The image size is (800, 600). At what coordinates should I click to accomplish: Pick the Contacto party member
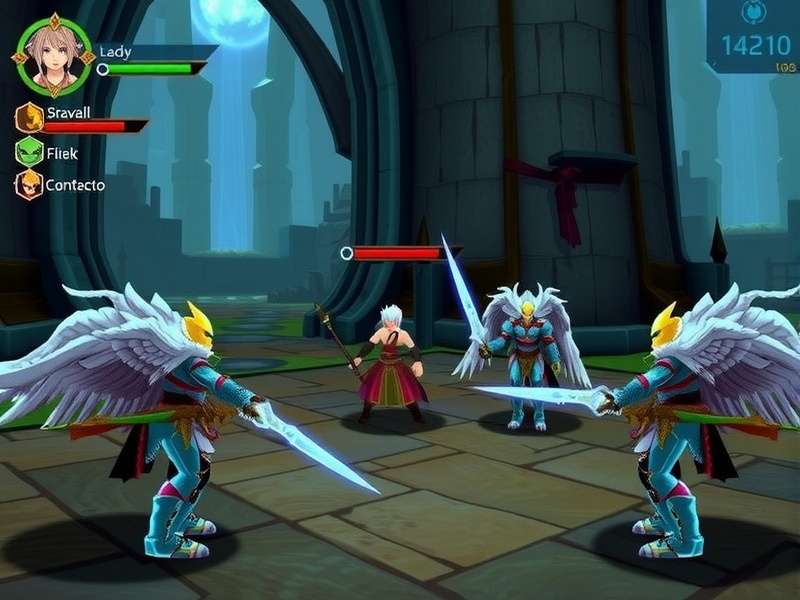pos(29,184)
